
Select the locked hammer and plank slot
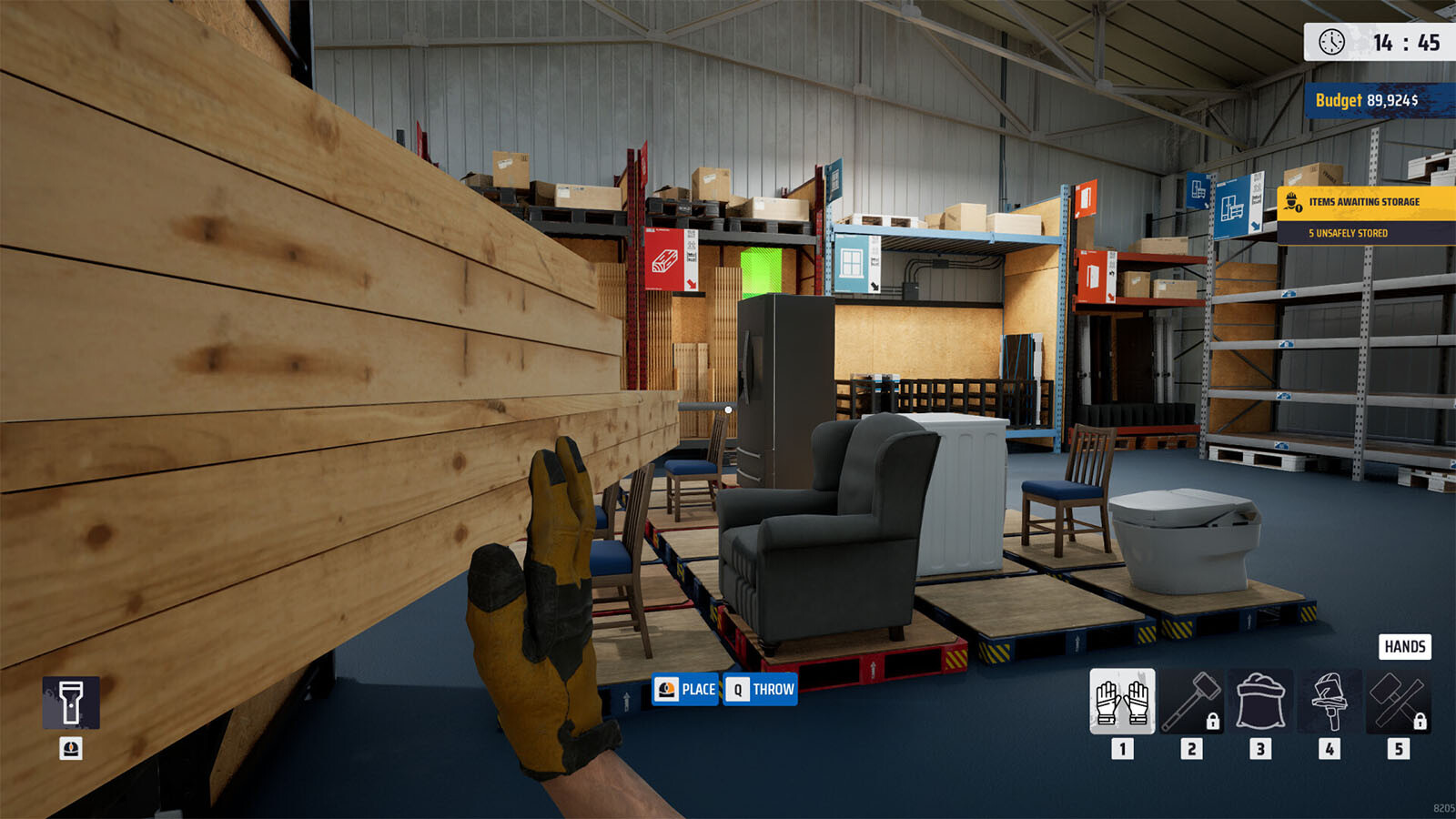pos(1399,702)
